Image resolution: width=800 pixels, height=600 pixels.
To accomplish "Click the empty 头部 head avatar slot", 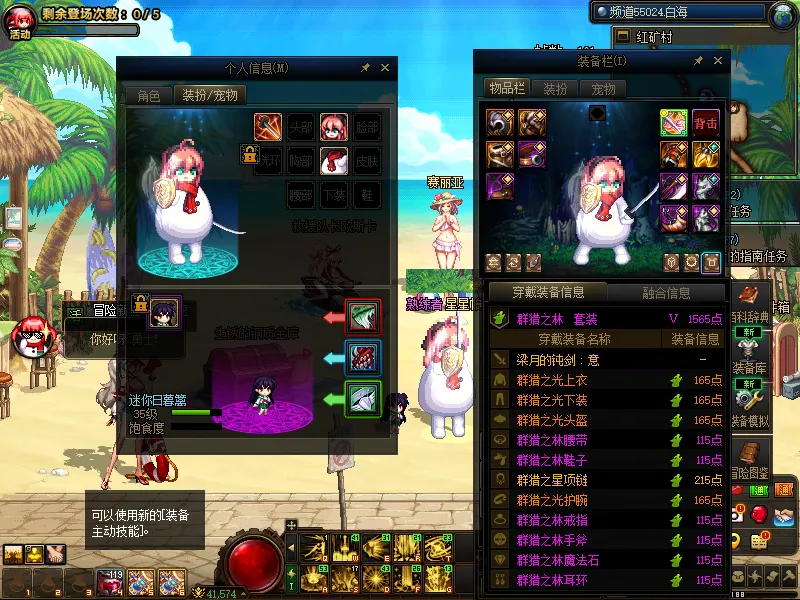I will pos(300,127).
